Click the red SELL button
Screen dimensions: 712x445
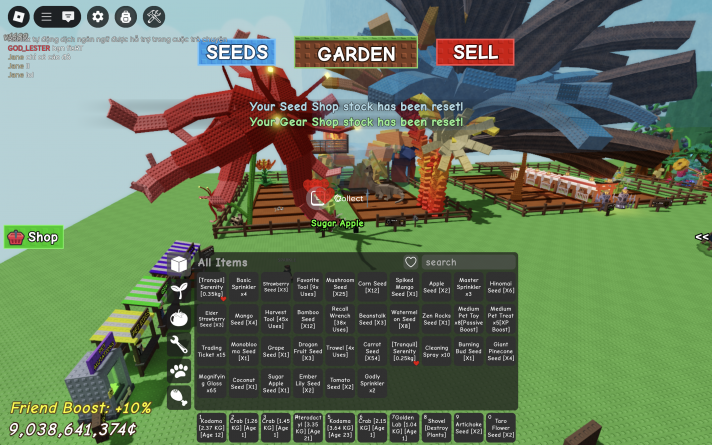[x=474, y=52]
